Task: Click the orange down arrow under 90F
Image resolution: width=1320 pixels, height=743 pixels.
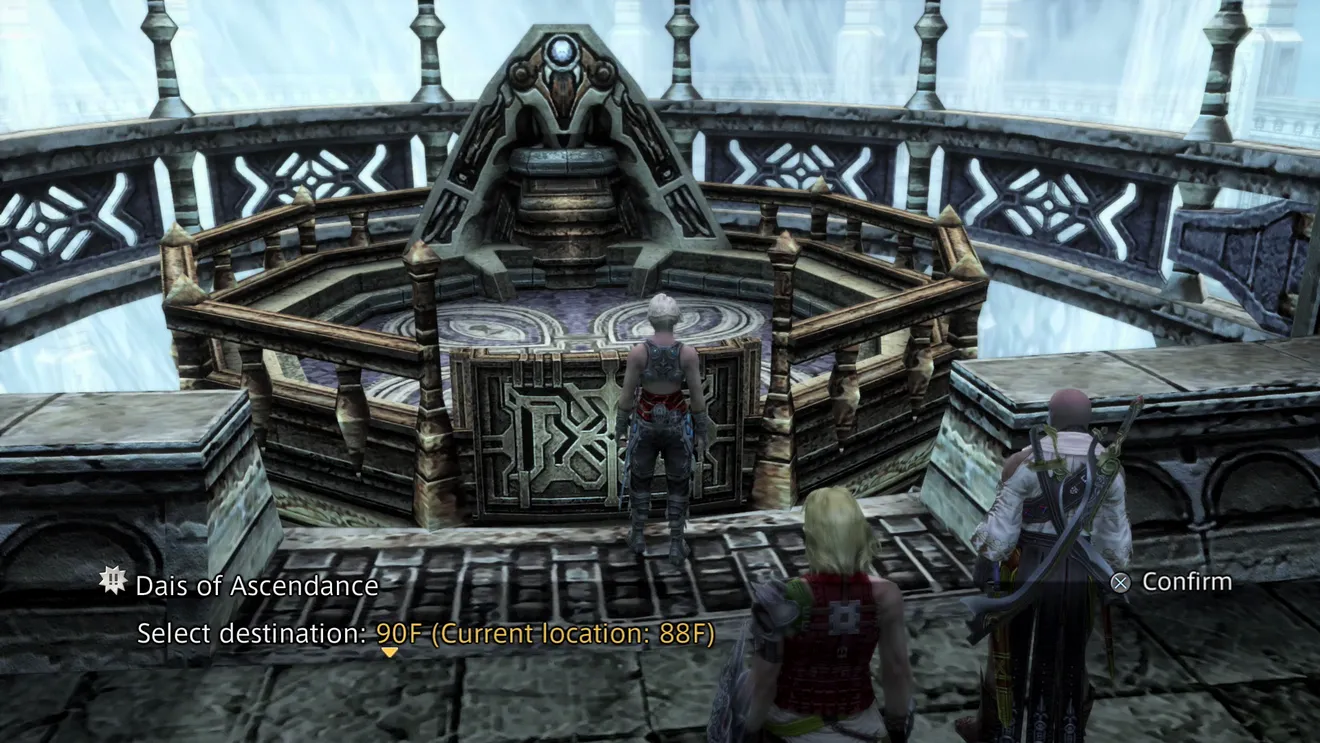Action: coord(390,653)
